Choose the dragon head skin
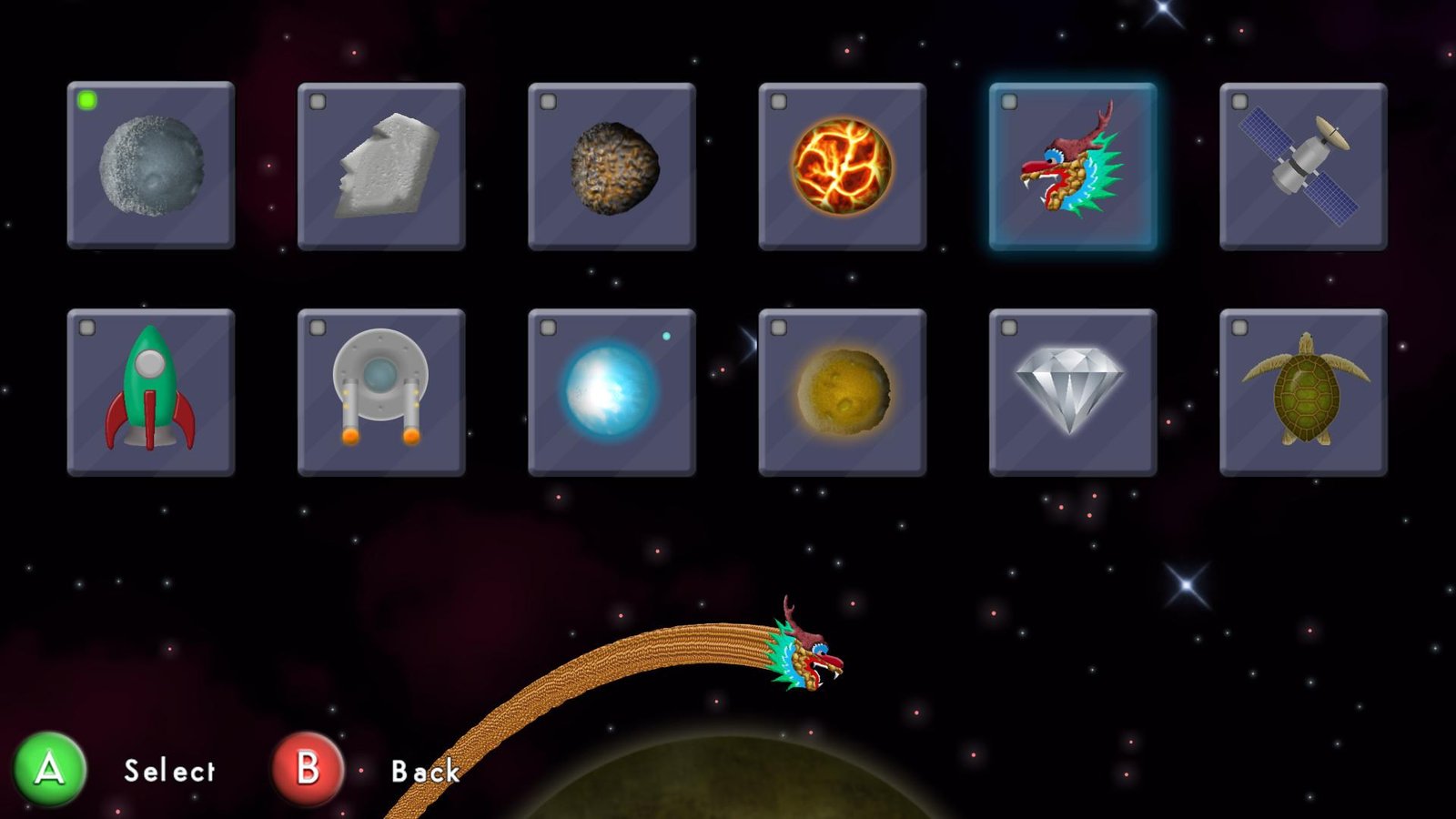The image size is (1456, 819). point(1074,167)
